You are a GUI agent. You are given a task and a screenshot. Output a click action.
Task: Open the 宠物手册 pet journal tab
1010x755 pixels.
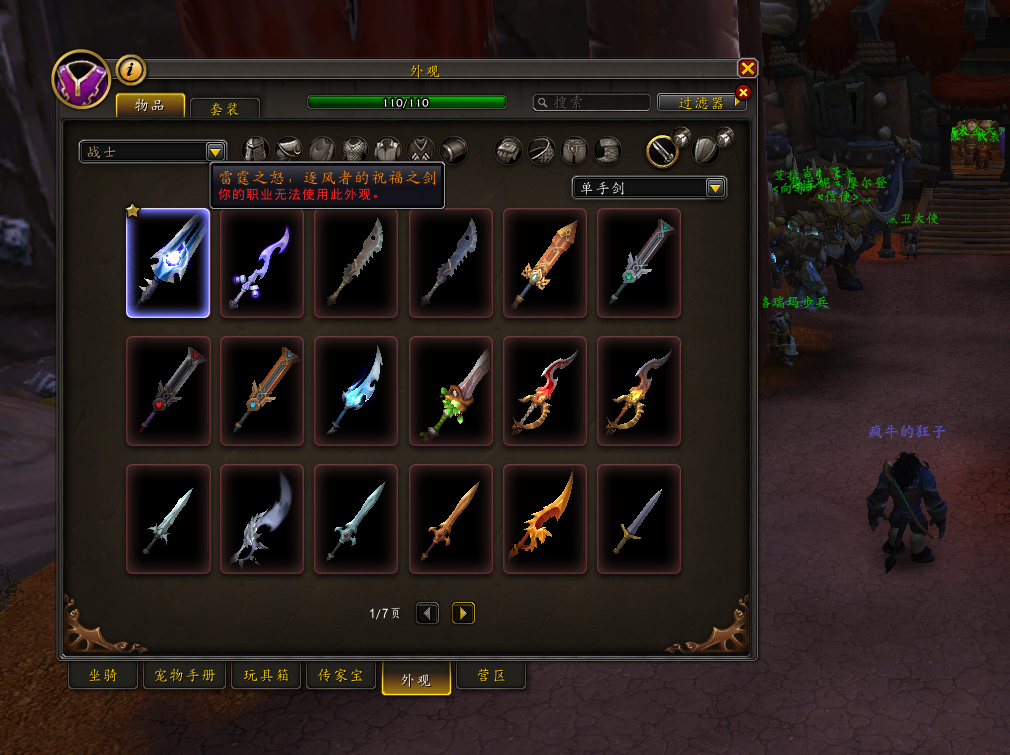185,676
